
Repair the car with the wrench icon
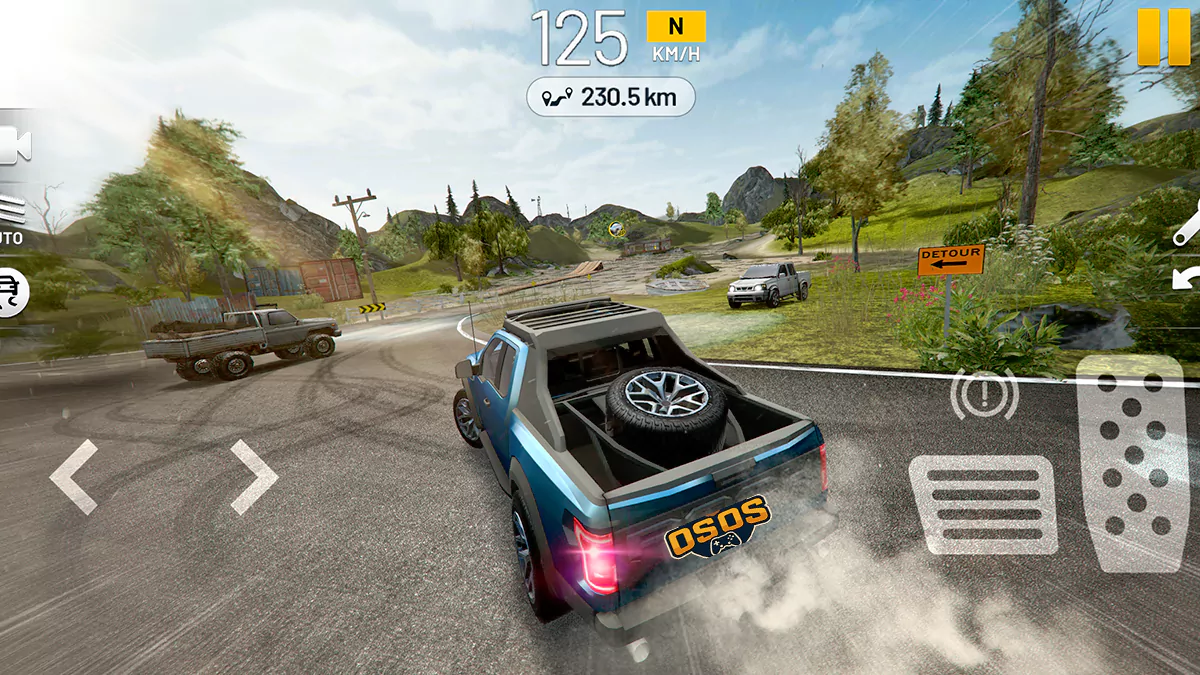pyautogui.click(x=1187, y=226)
